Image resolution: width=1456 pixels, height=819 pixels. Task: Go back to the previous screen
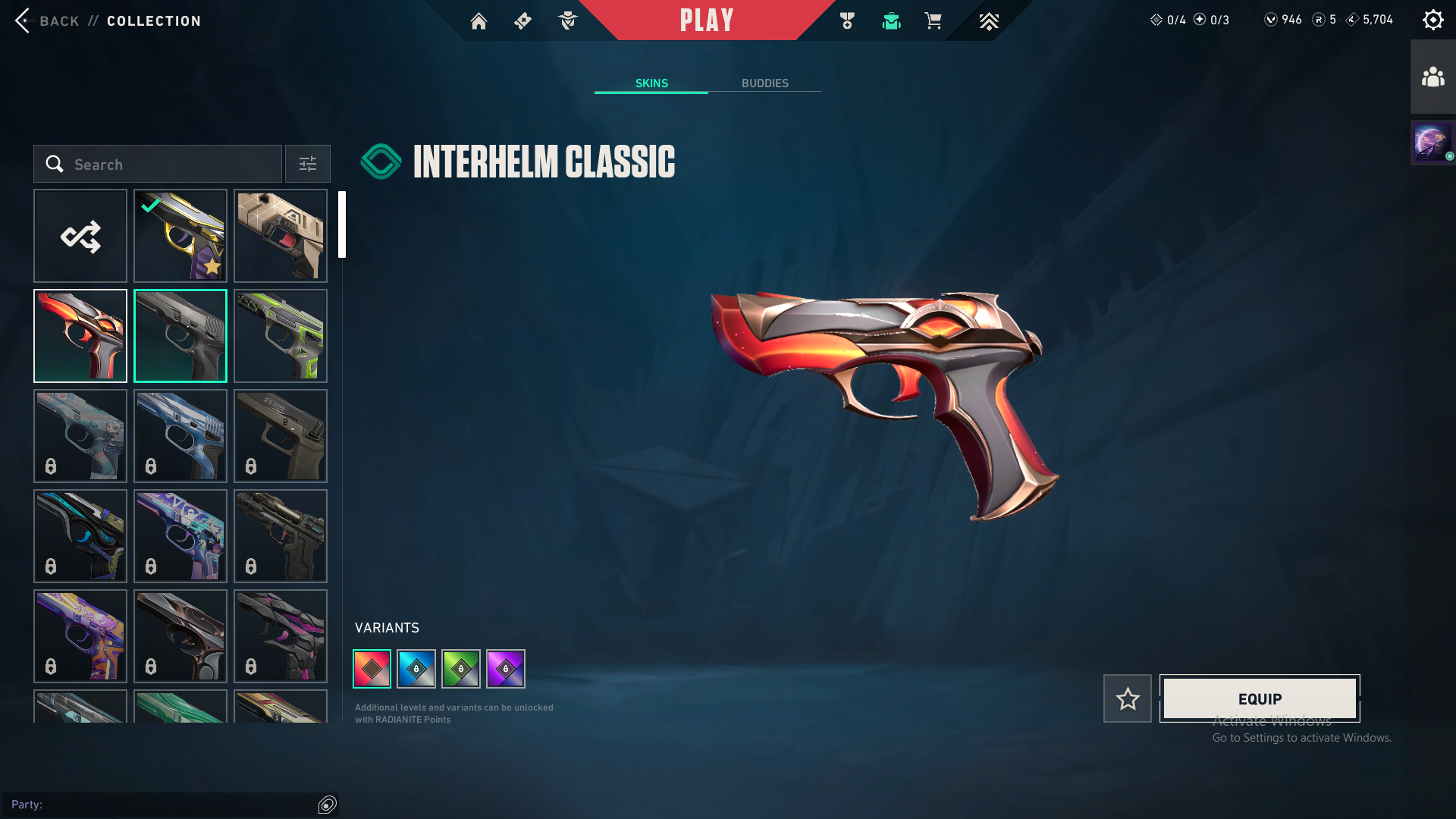coord(47,20)
